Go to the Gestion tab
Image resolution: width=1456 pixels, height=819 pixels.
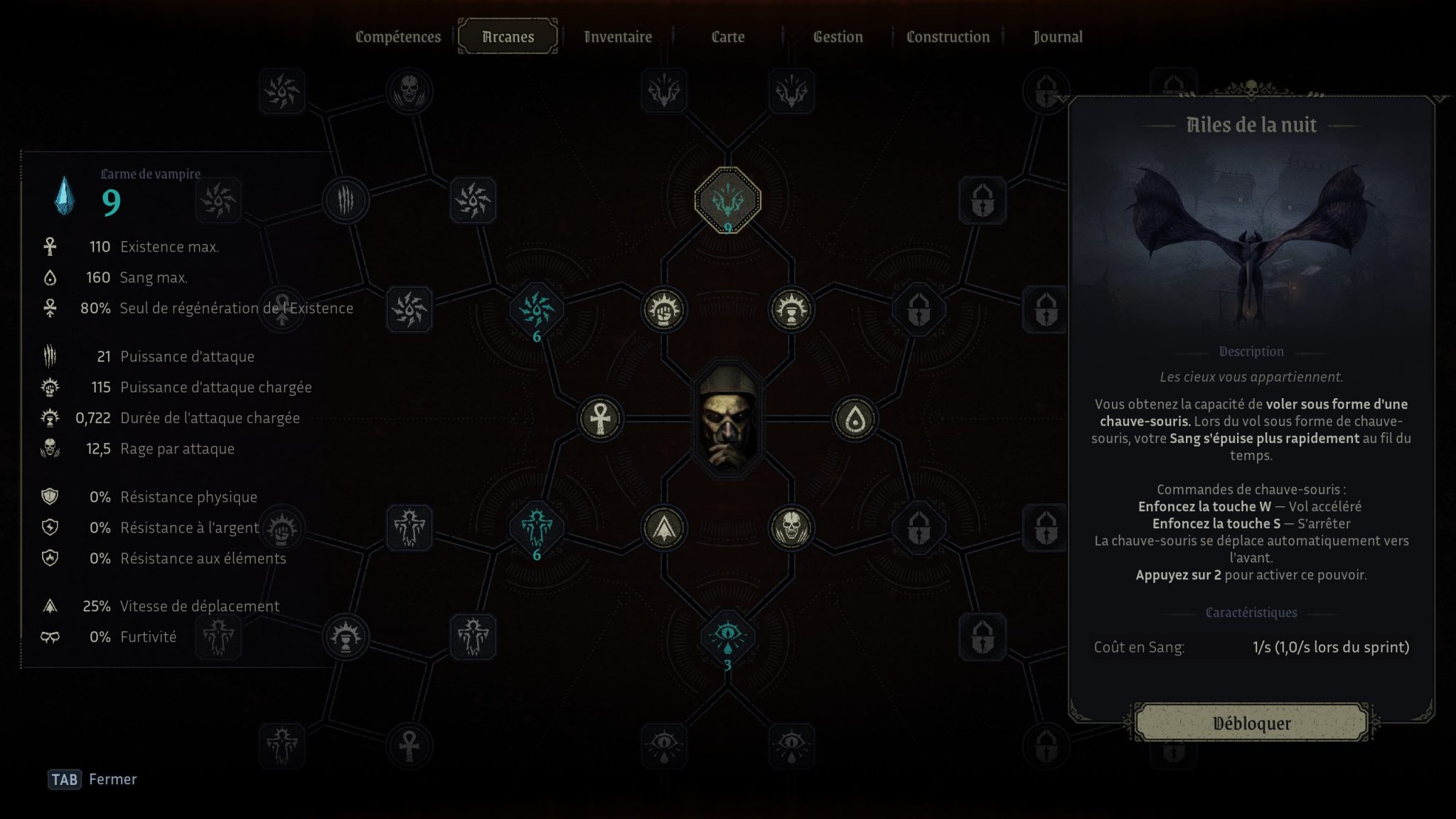pyautogui.click(x=837, y=37)
